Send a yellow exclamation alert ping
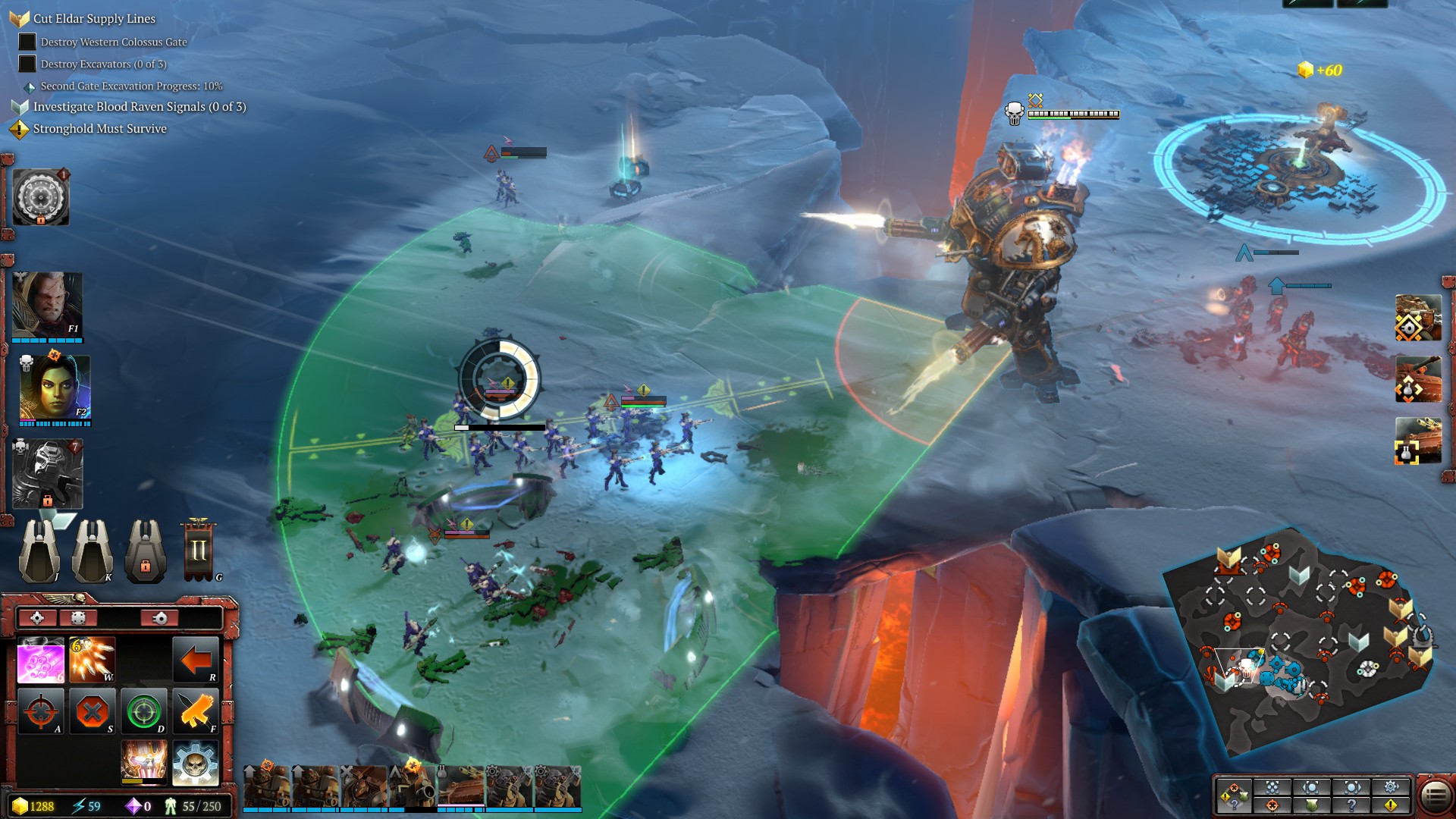The width and height of the screenshot is (1456, 819). tap(1391, 805)
